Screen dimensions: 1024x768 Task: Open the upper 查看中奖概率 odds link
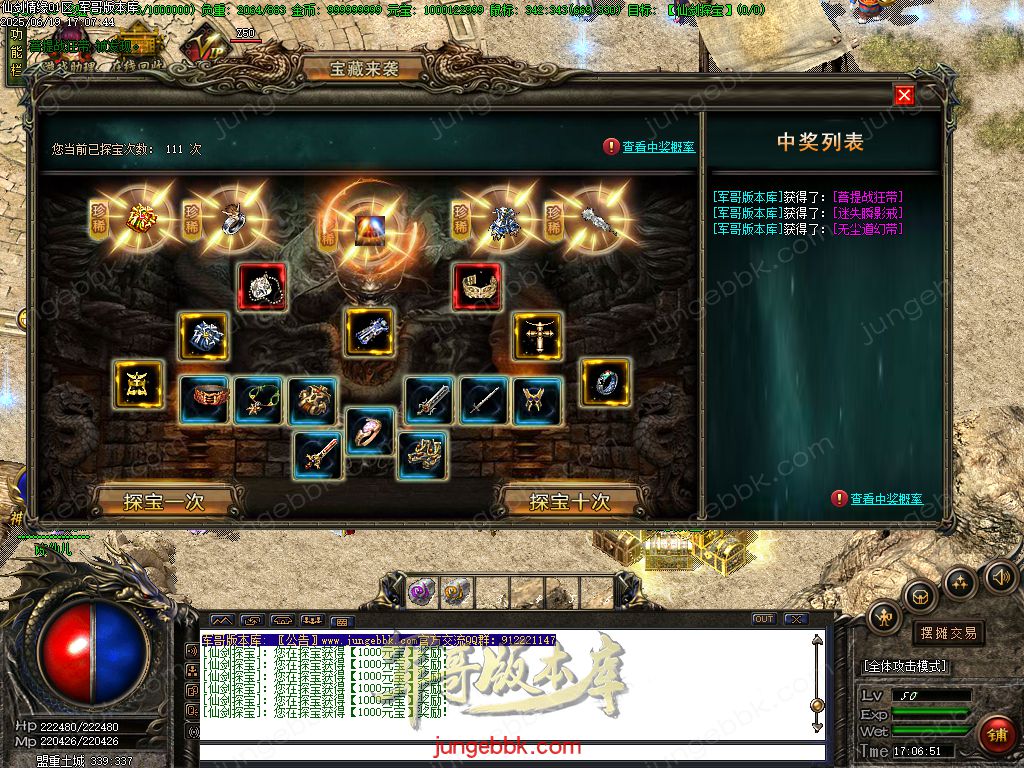point(658,147)
